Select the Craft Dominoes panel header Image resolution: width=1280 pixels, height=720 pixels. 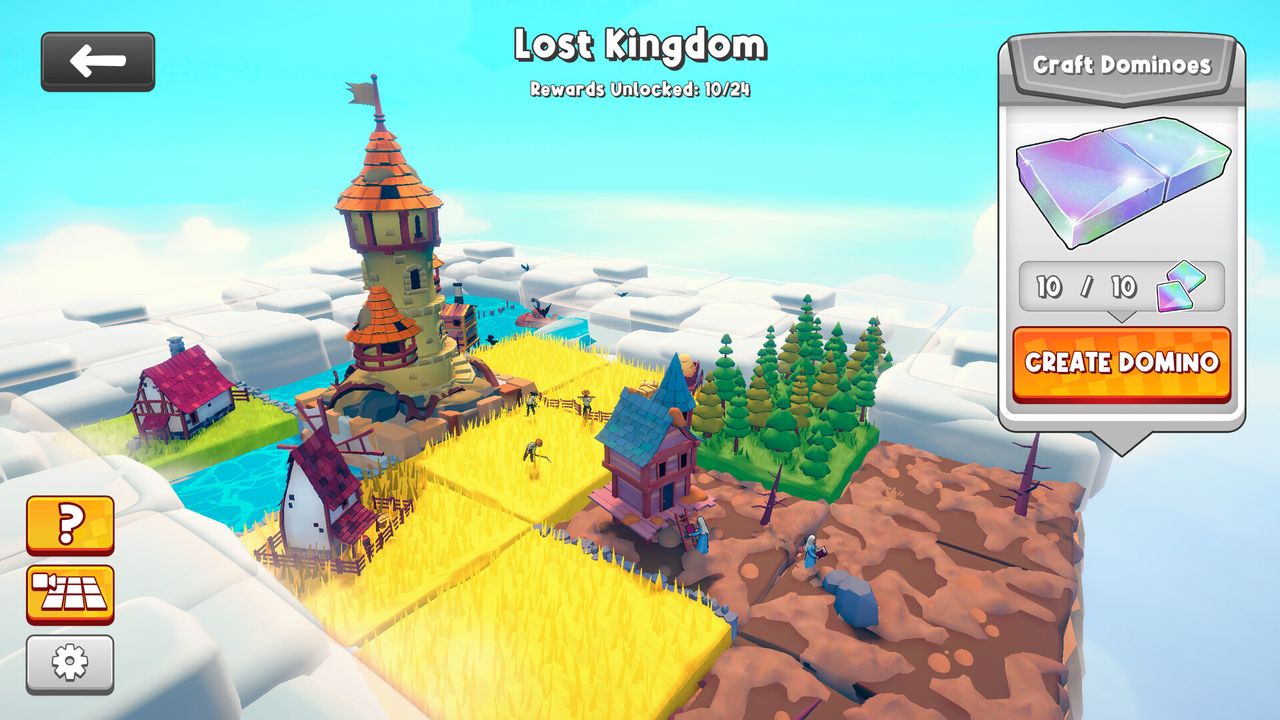(x=1122, y=66)
